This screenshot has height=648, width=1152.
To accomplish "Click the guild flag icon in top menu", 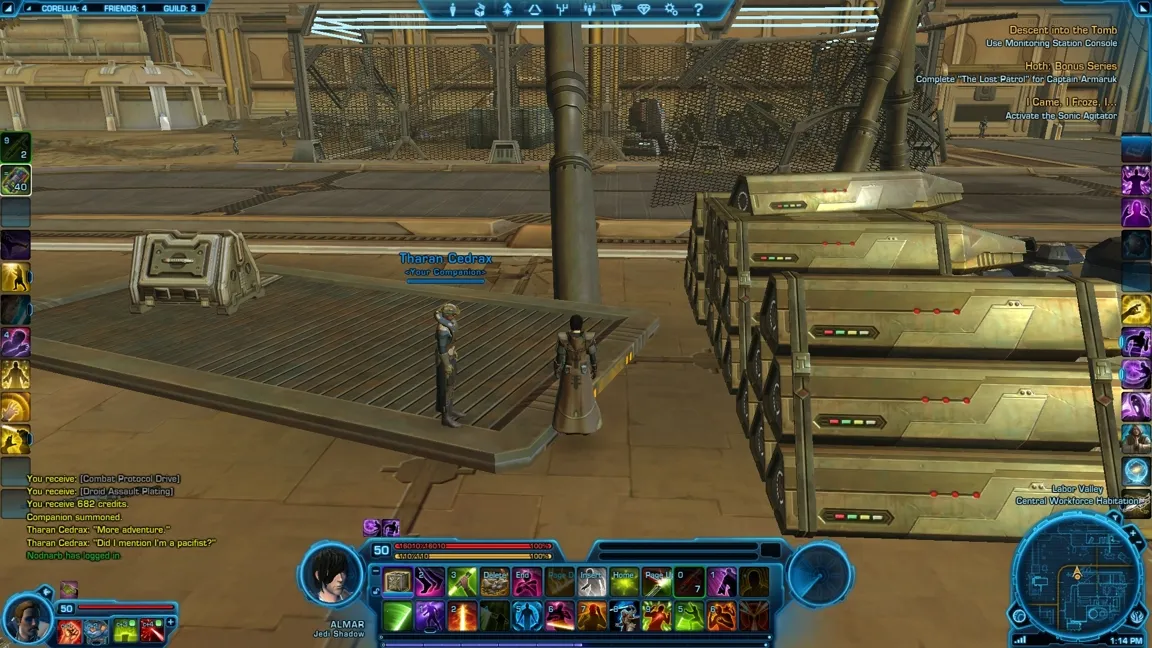I will (x=616, y=10).
